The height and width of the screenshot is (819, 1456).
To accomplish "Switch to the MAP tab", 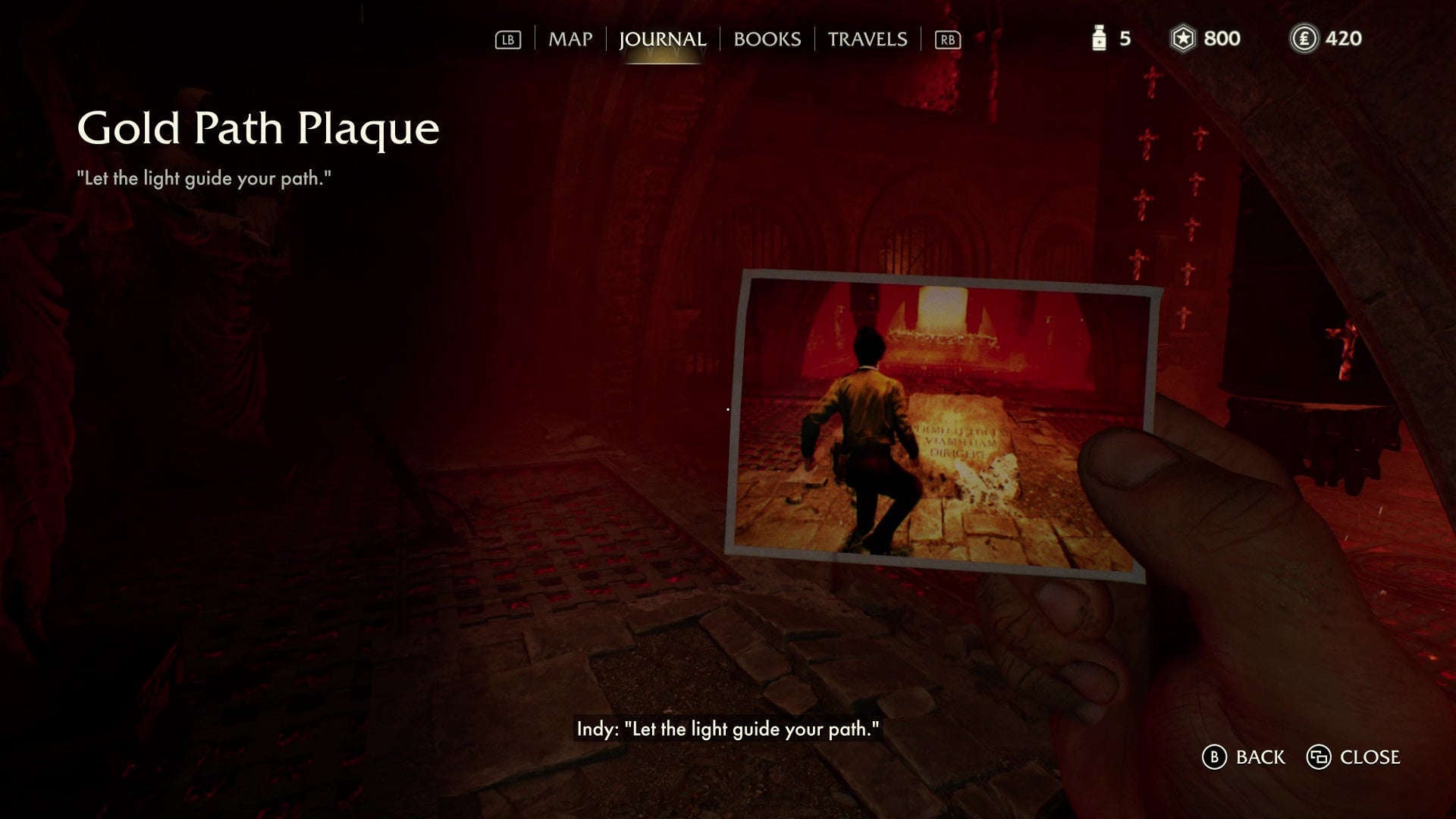I will point(570,39).
